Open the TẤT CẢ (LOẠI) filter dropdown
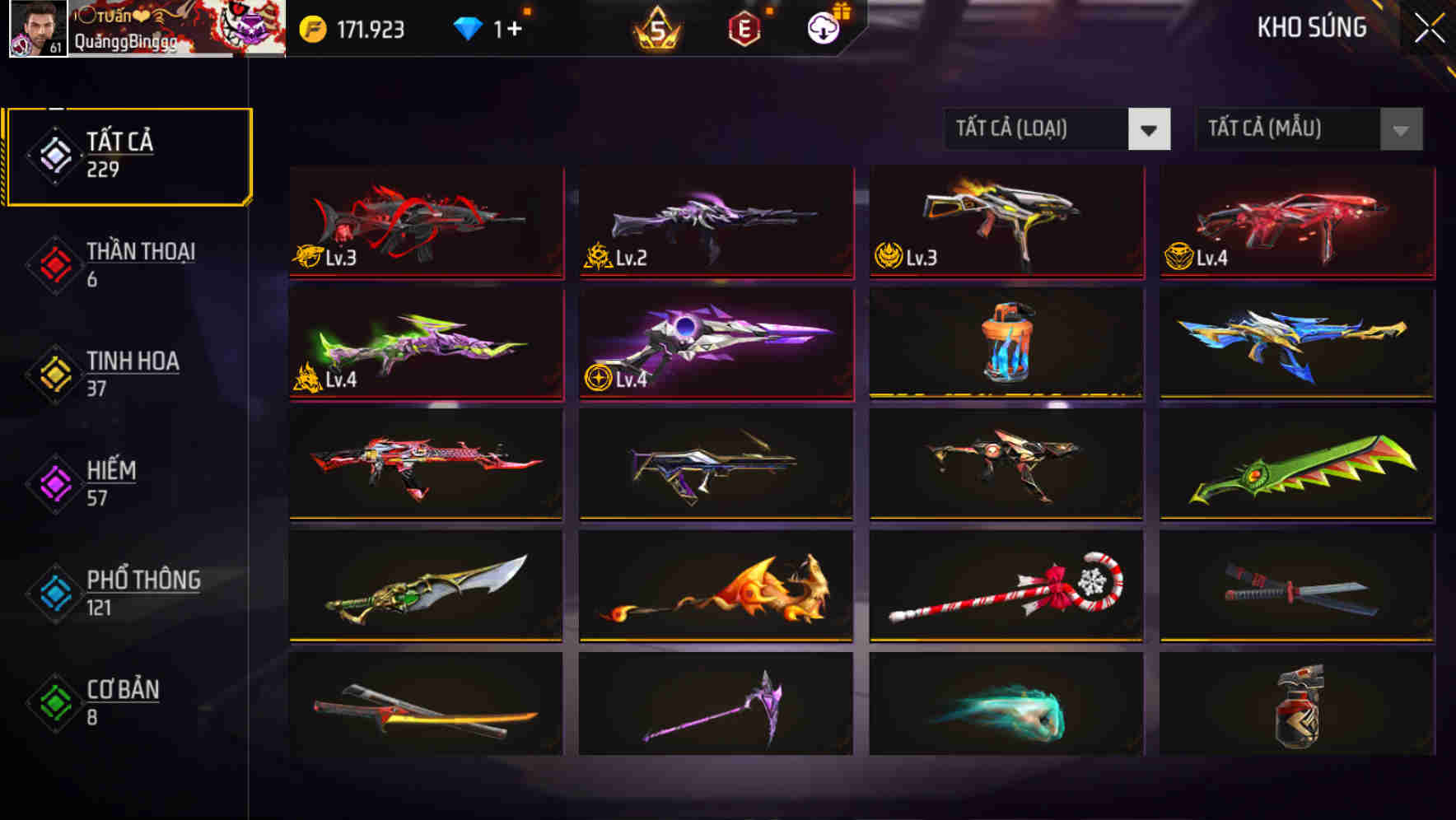The height and width of the screenshot is (820, 1456). click(1057, 129)
